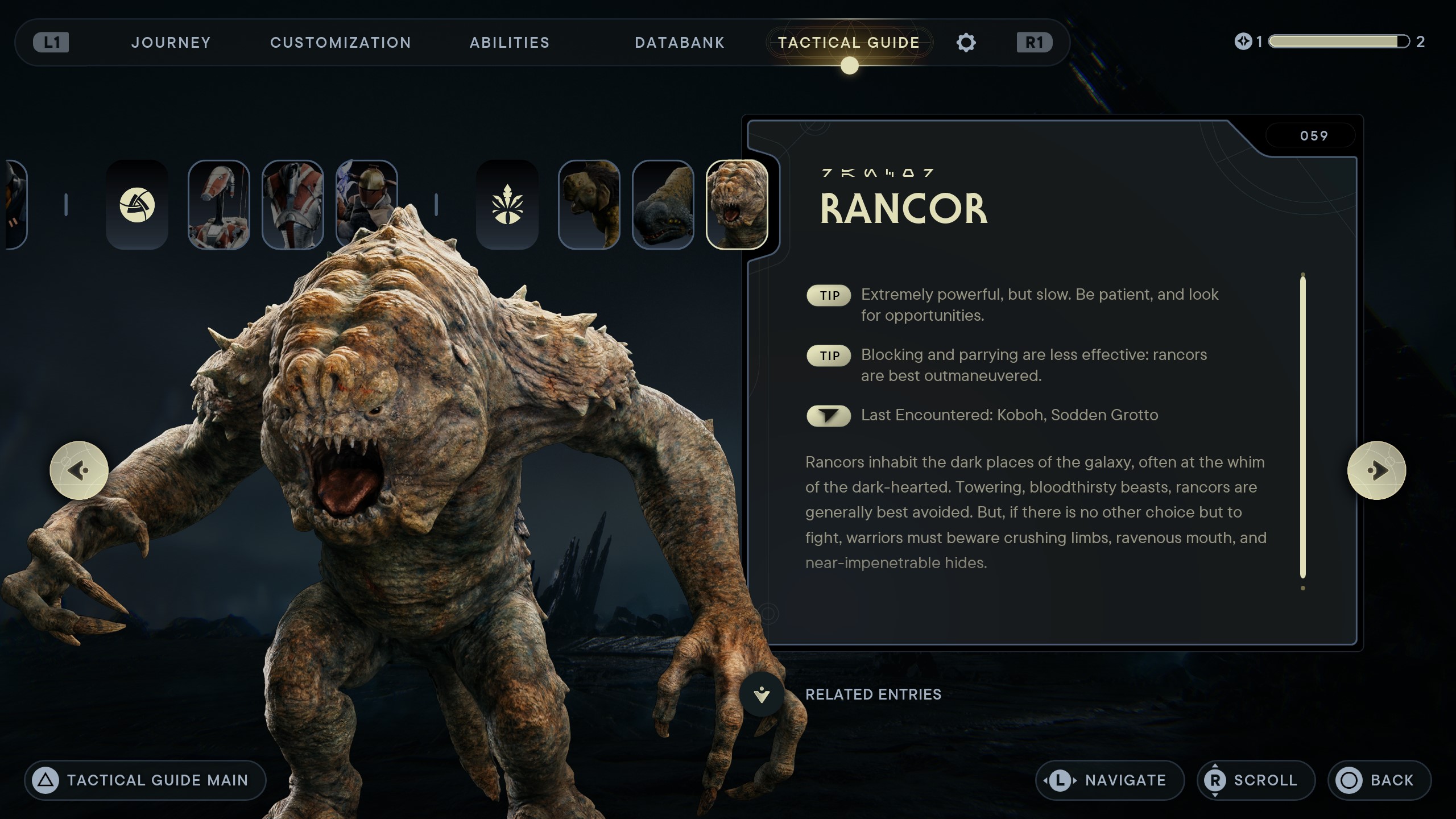
Task: Switch to the Databank tab
Action: pyautogui.click(x=679, y=42)
